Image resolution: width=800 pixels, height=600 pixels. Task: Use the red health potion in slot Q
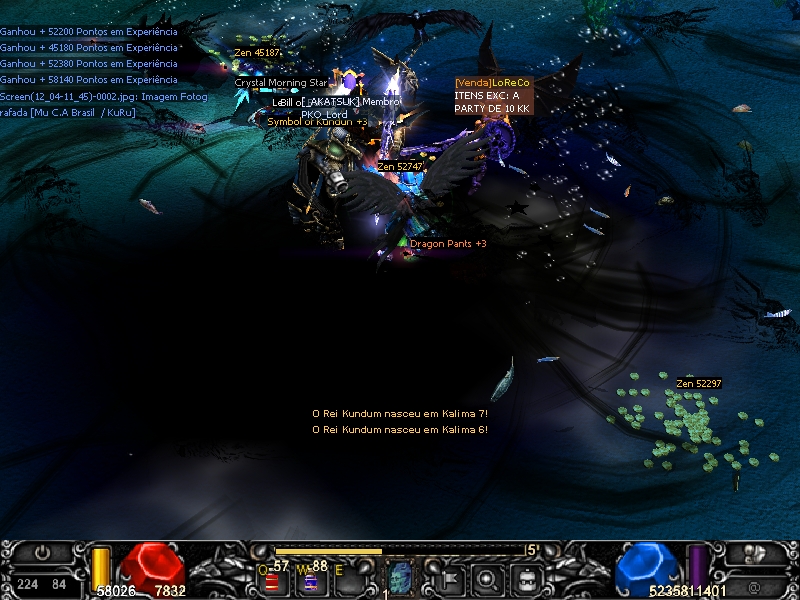[272, 581]
